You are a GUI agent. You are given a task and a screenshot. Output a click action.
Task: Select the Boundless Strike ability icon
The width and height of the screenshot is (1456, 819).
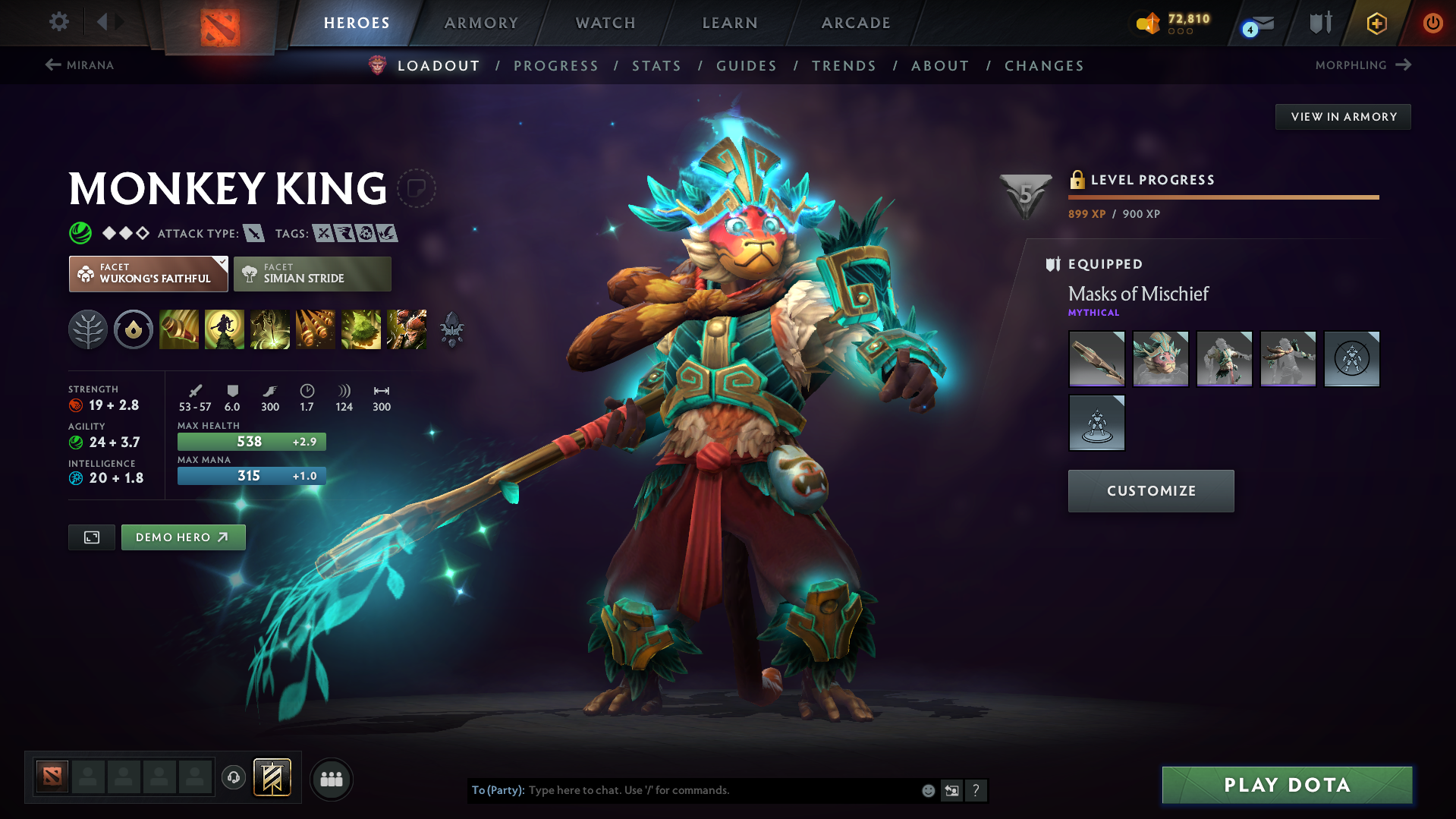[x=178, y=329]
